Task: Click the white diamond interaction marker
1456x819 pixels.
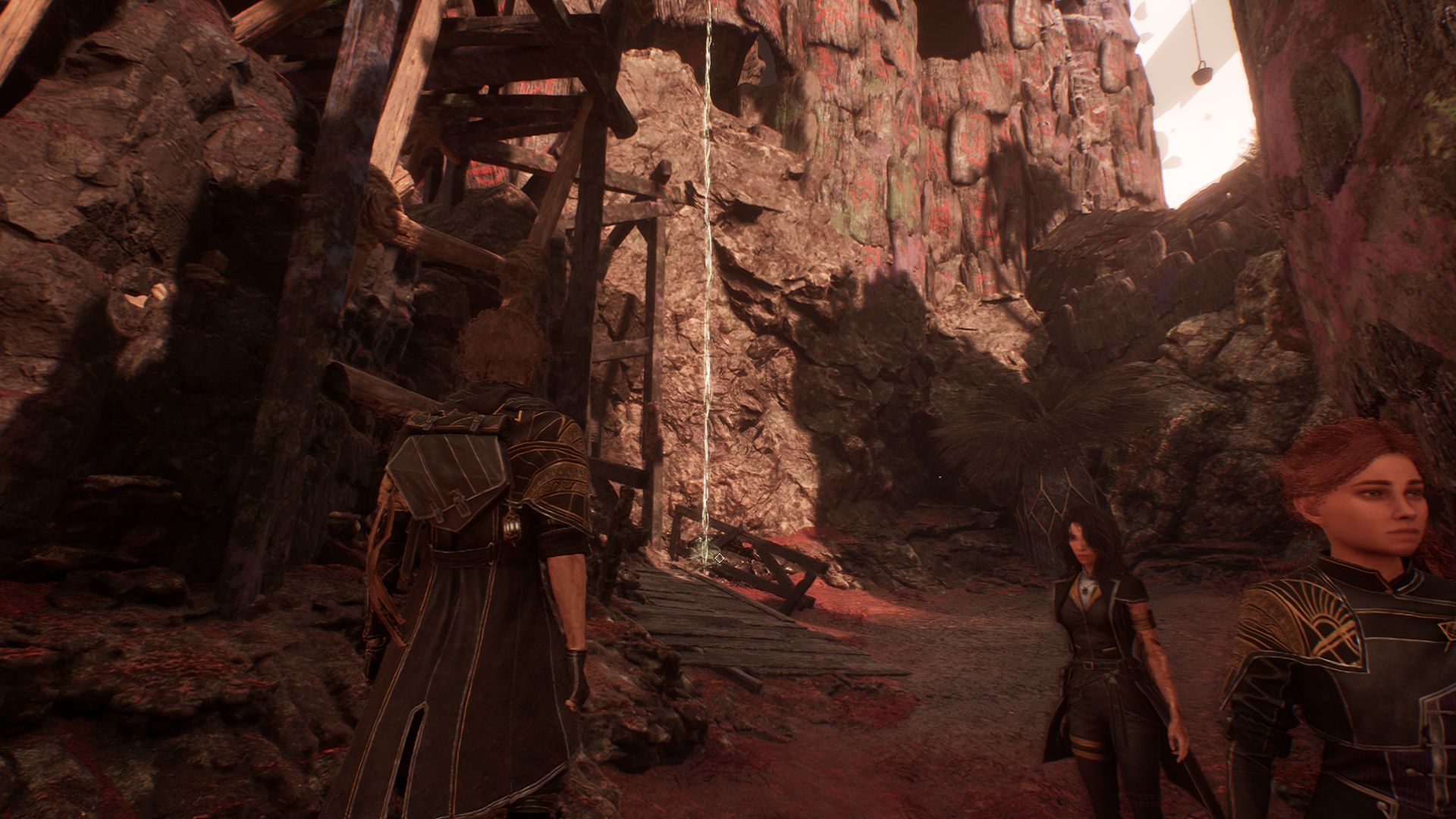Action: coord(719,558)
